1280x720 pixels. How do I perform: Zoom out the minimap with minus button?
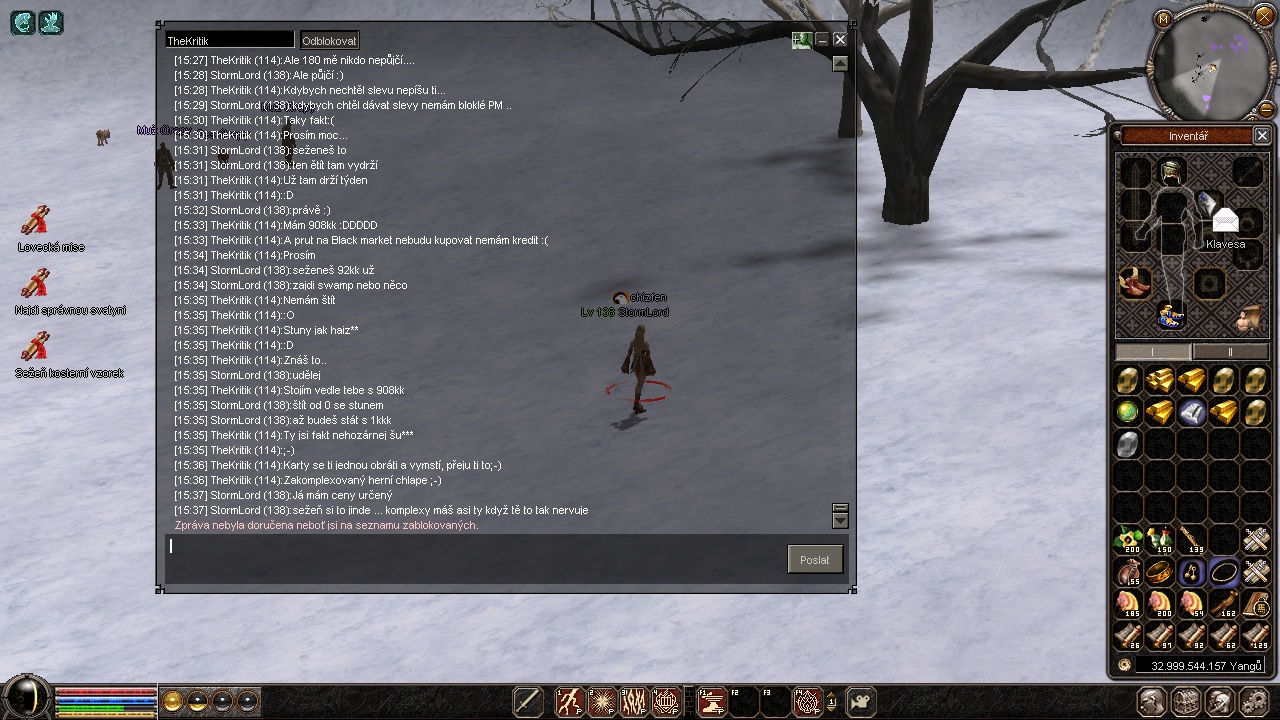[1267, 109]
